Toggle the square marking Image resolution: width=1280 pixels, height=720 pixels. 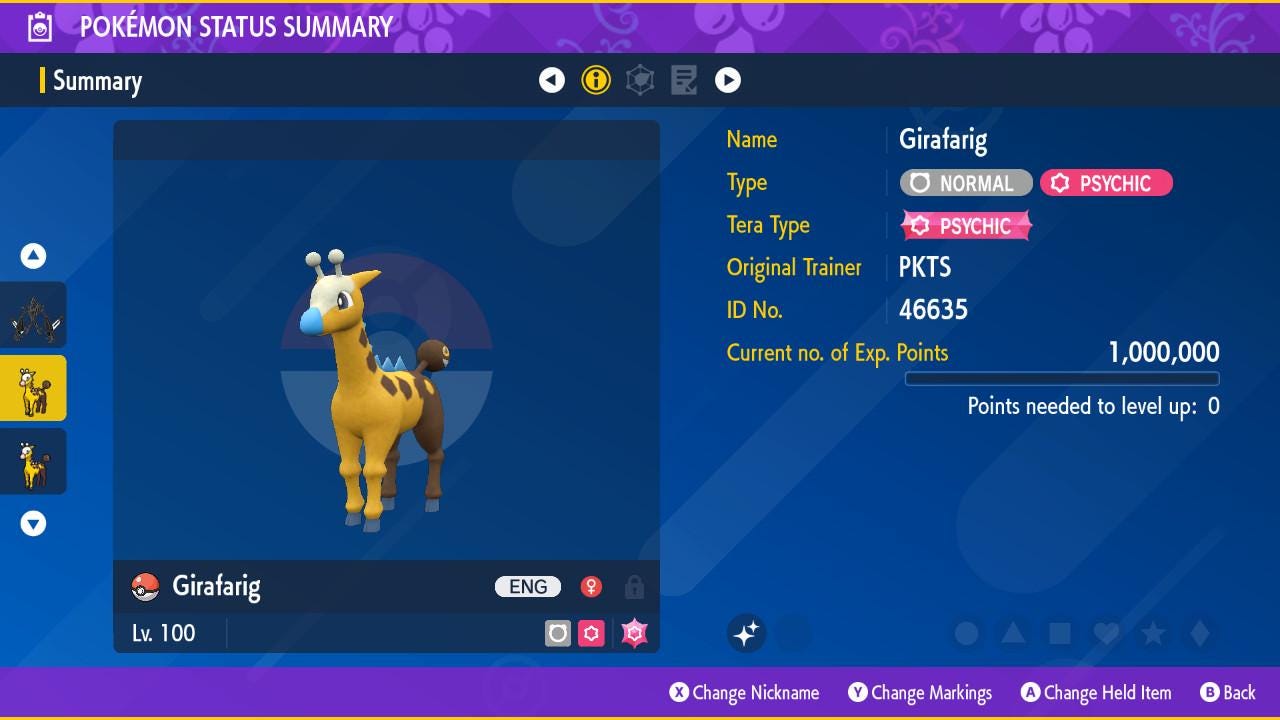1060,633
